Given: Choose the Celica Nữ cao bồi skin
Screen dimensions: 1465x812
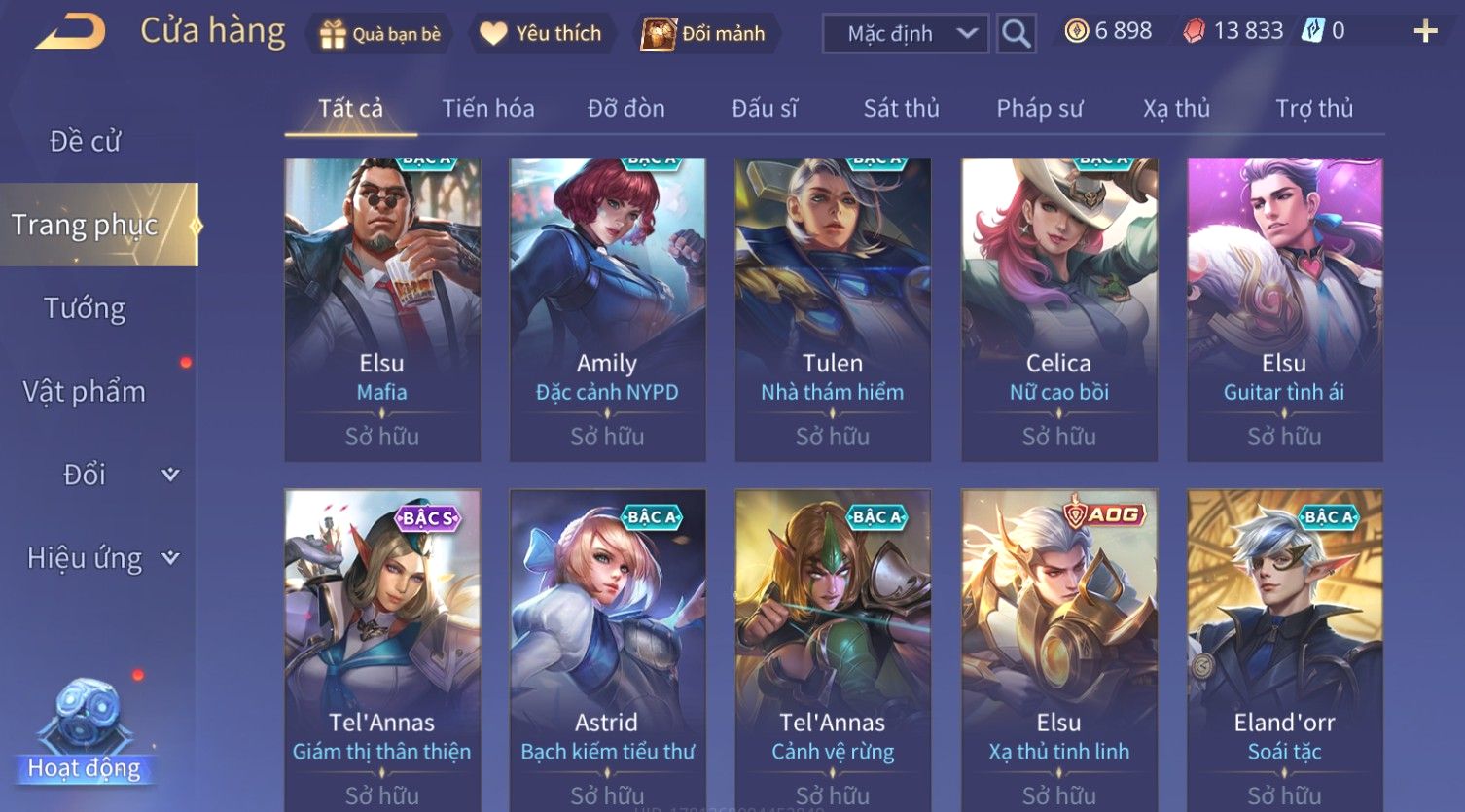Looking at the screenshot, I should click(1058, 309).
